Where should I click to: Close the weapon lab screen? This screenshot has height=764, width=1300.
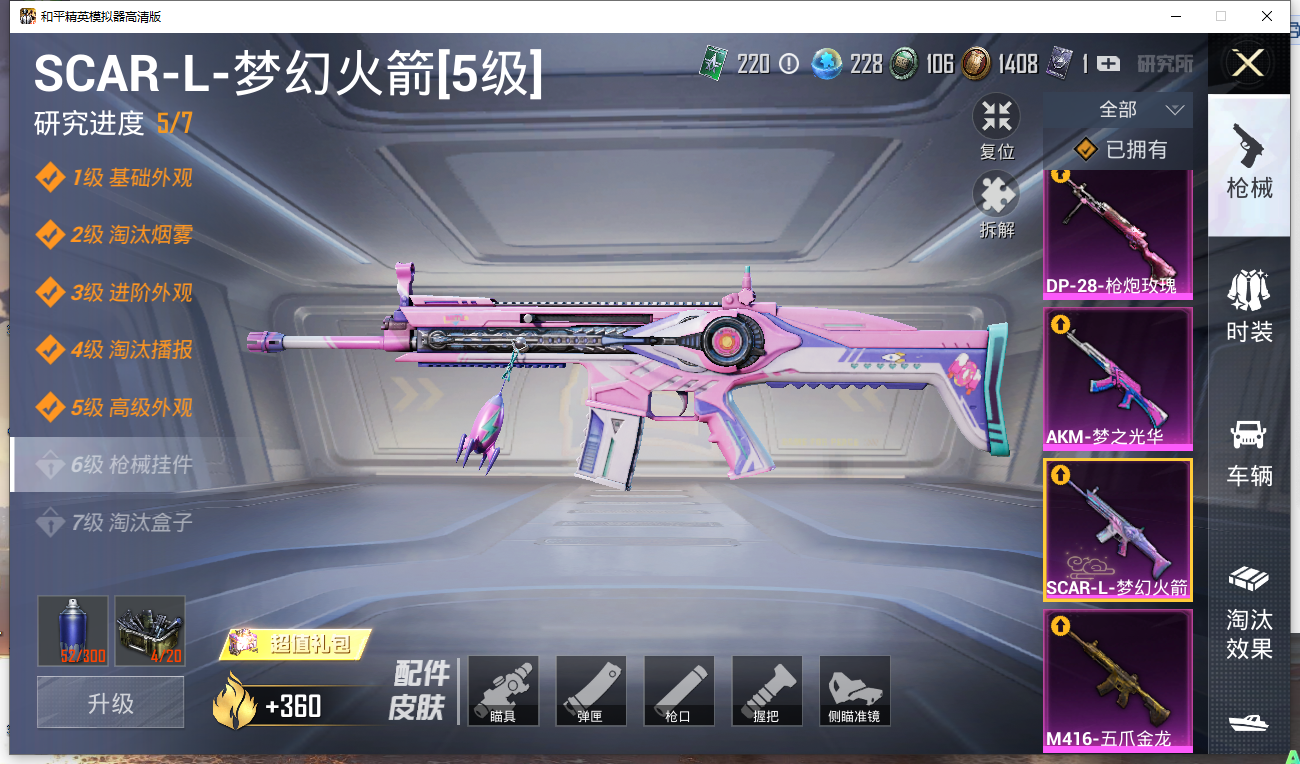click(x=1248, y=64)
